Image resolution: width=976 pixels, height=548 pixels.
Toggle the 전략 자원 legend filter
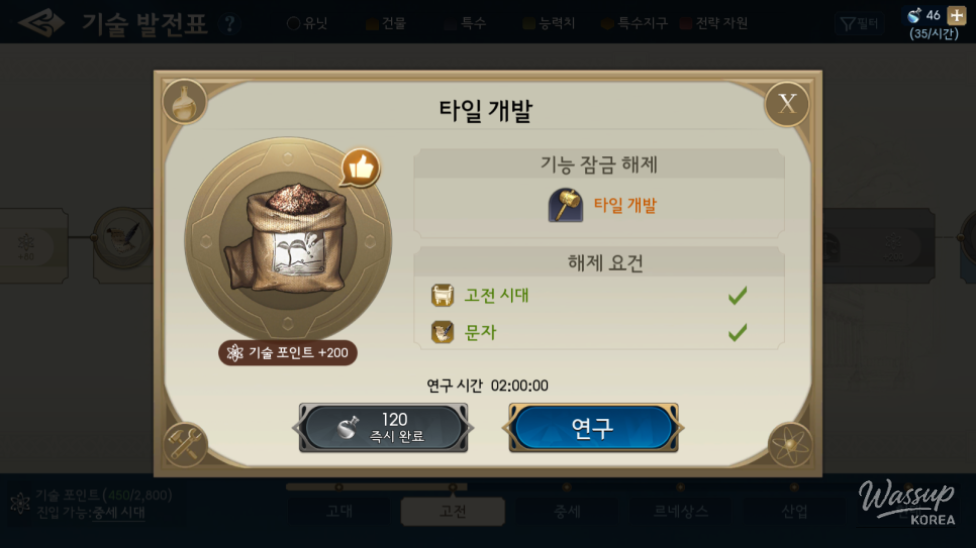click(x=714, y=23)
